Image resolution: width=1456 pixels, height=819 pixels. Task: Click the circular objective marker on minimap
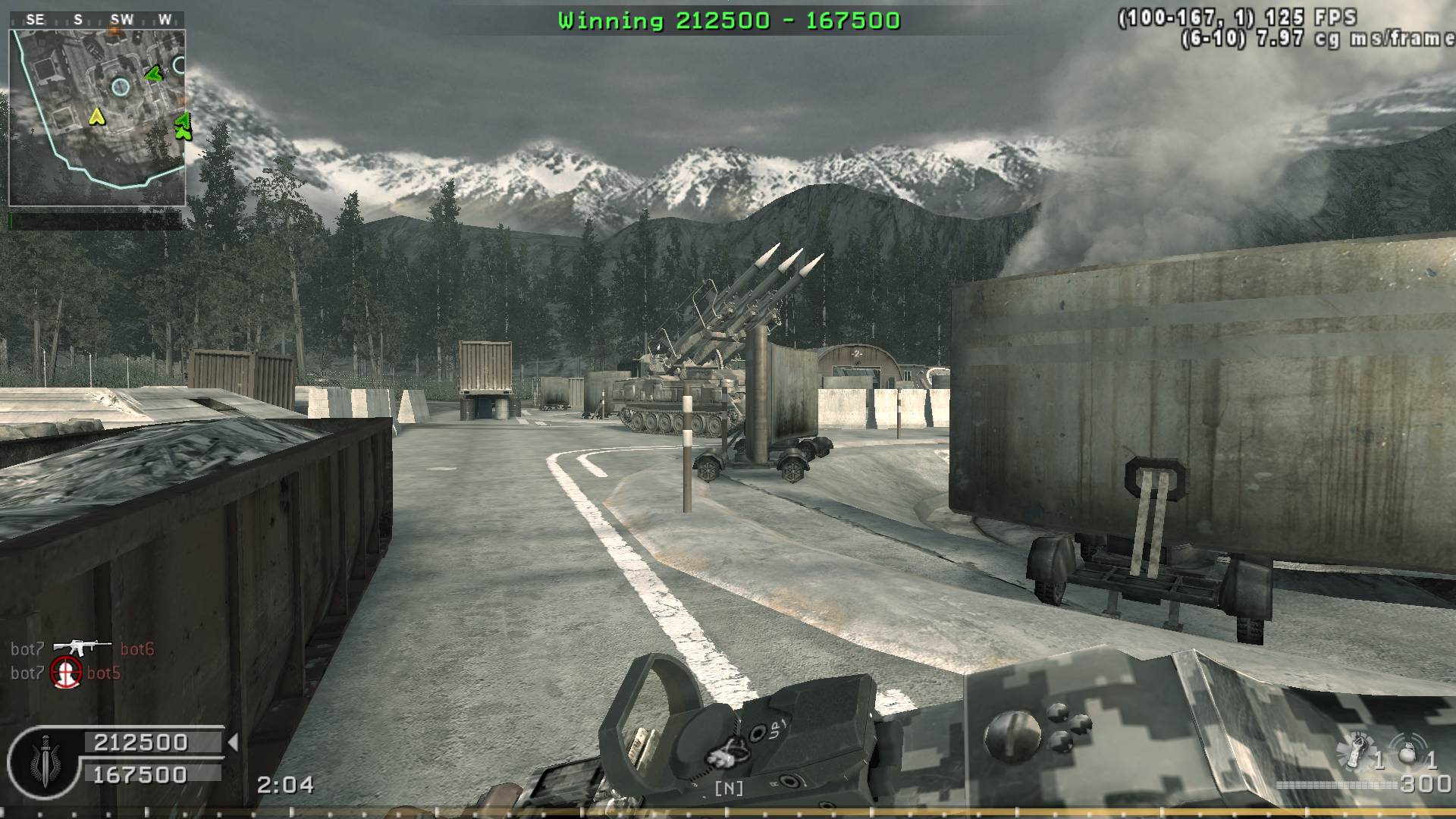point(121,86)
